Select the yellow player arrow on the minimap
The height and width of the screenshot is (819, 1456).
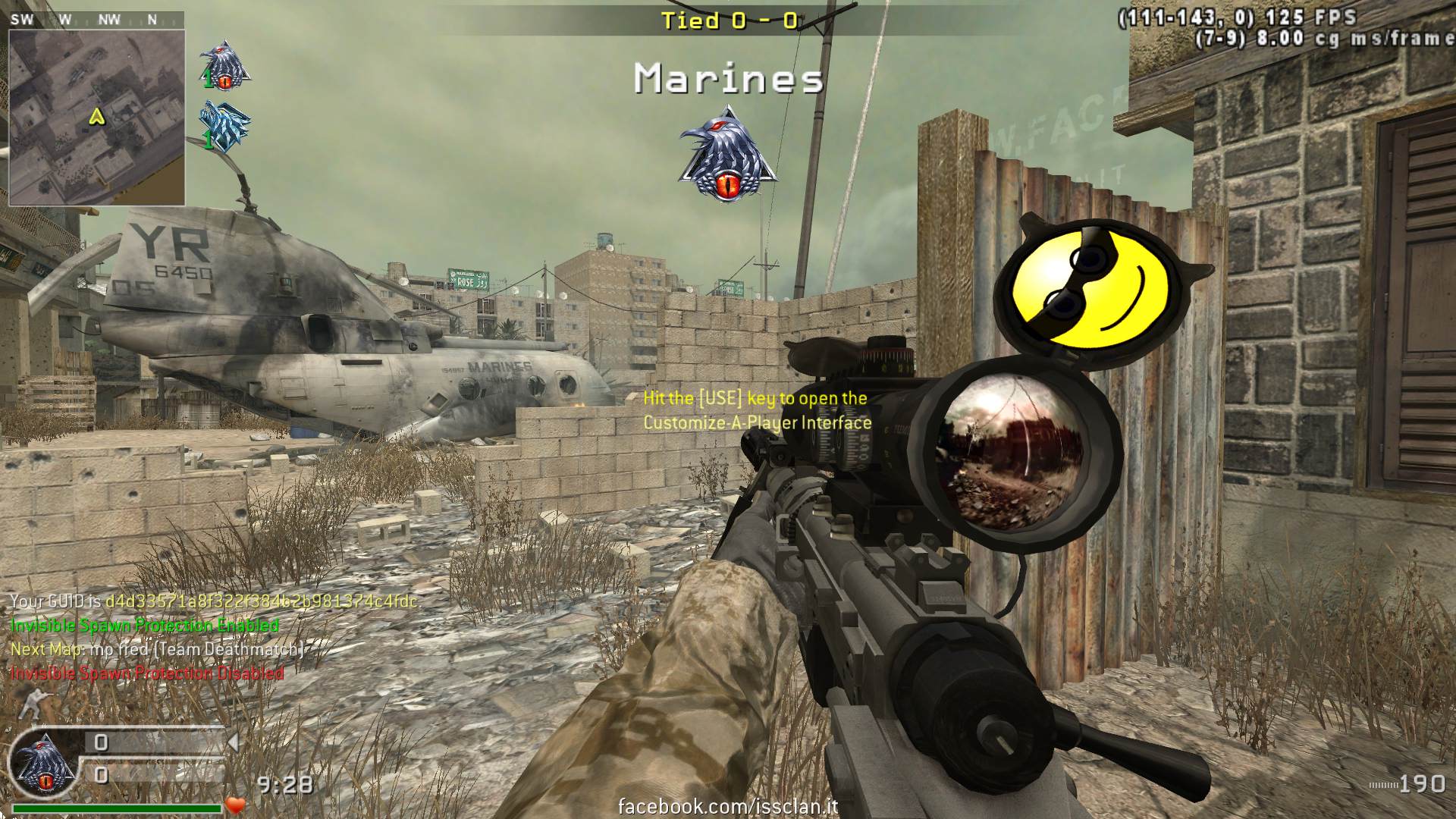(96, 117)
